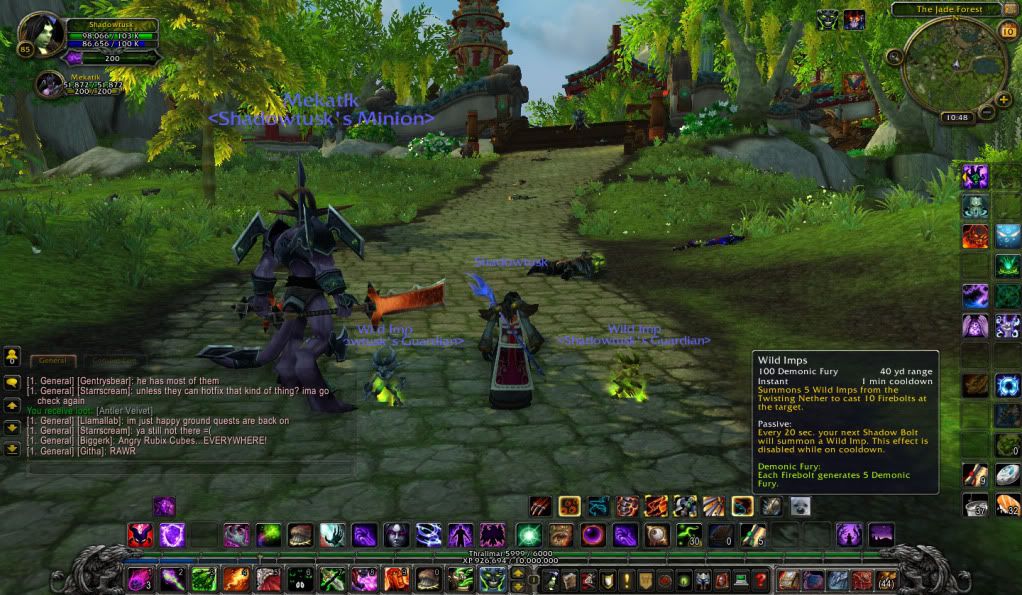Click the Antler Velvet loot link in chat
Image resolution: width=1022 pixels, height=595 pixels.
[122, 411]
